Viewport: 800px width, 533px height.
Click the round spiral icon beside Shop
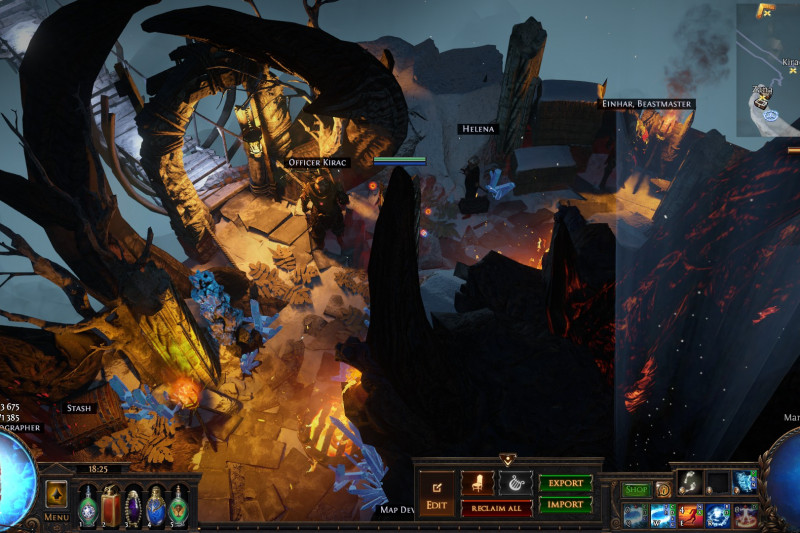tap(662, 490)
